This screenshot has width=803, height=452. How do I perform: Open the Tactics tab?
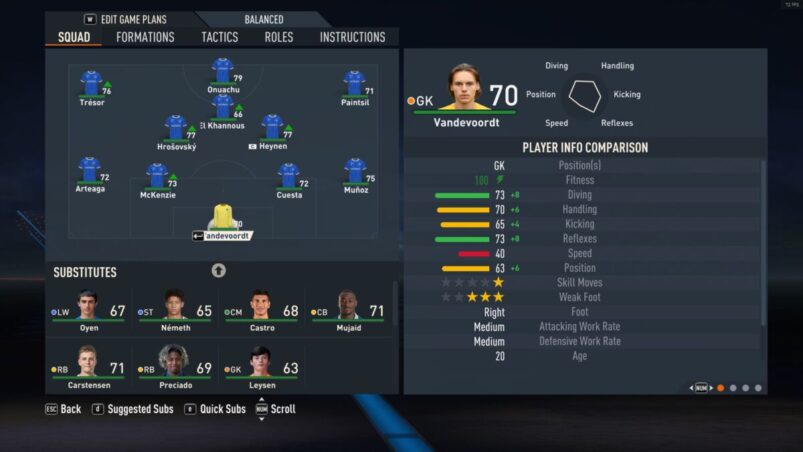click(220, 37)
